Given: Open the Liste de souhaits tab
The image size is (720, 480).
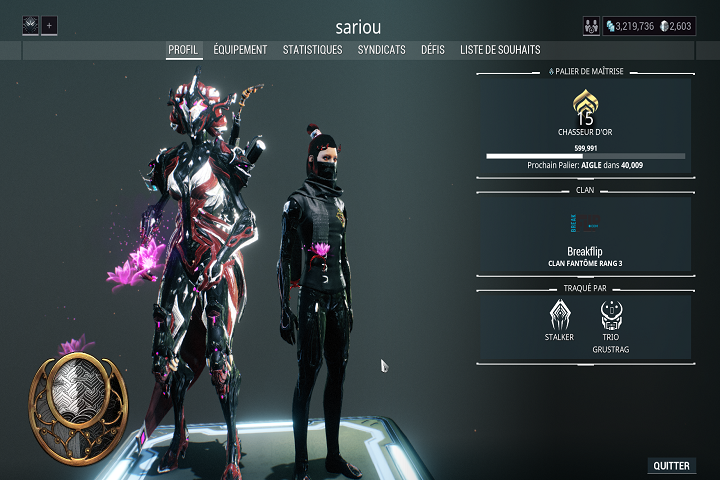Looking at the screenshot, I should point(500,49).
